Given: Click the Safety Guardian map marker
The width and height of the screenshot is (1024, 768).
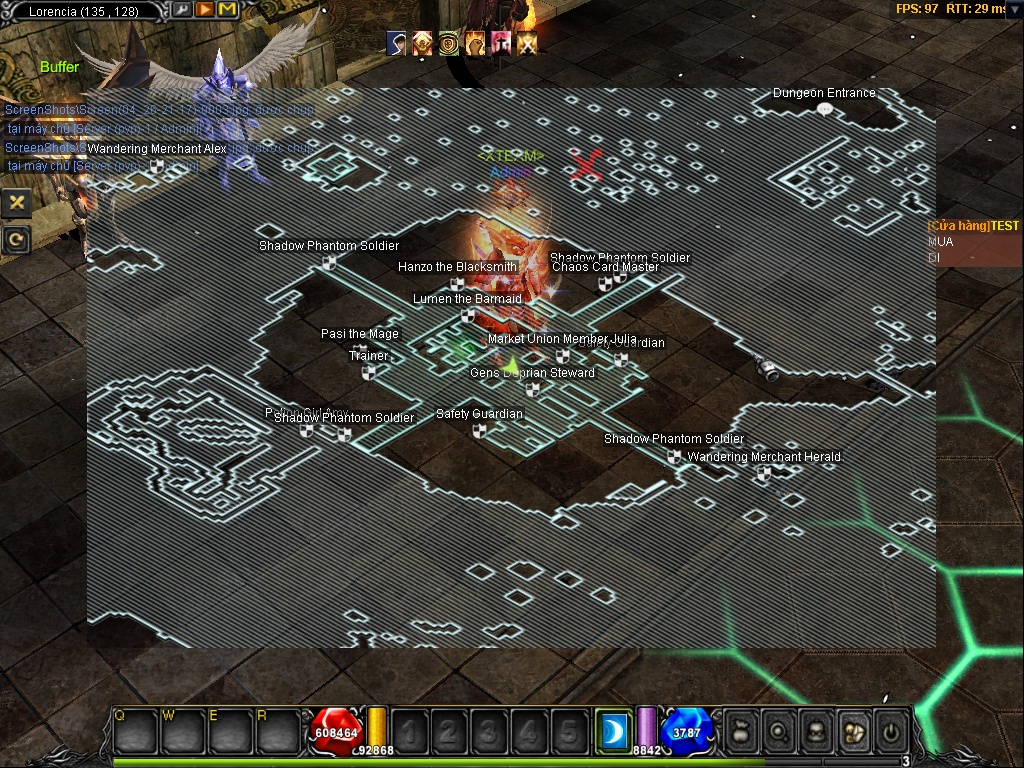Looking at the screenshot, I should tap(479, 431).
